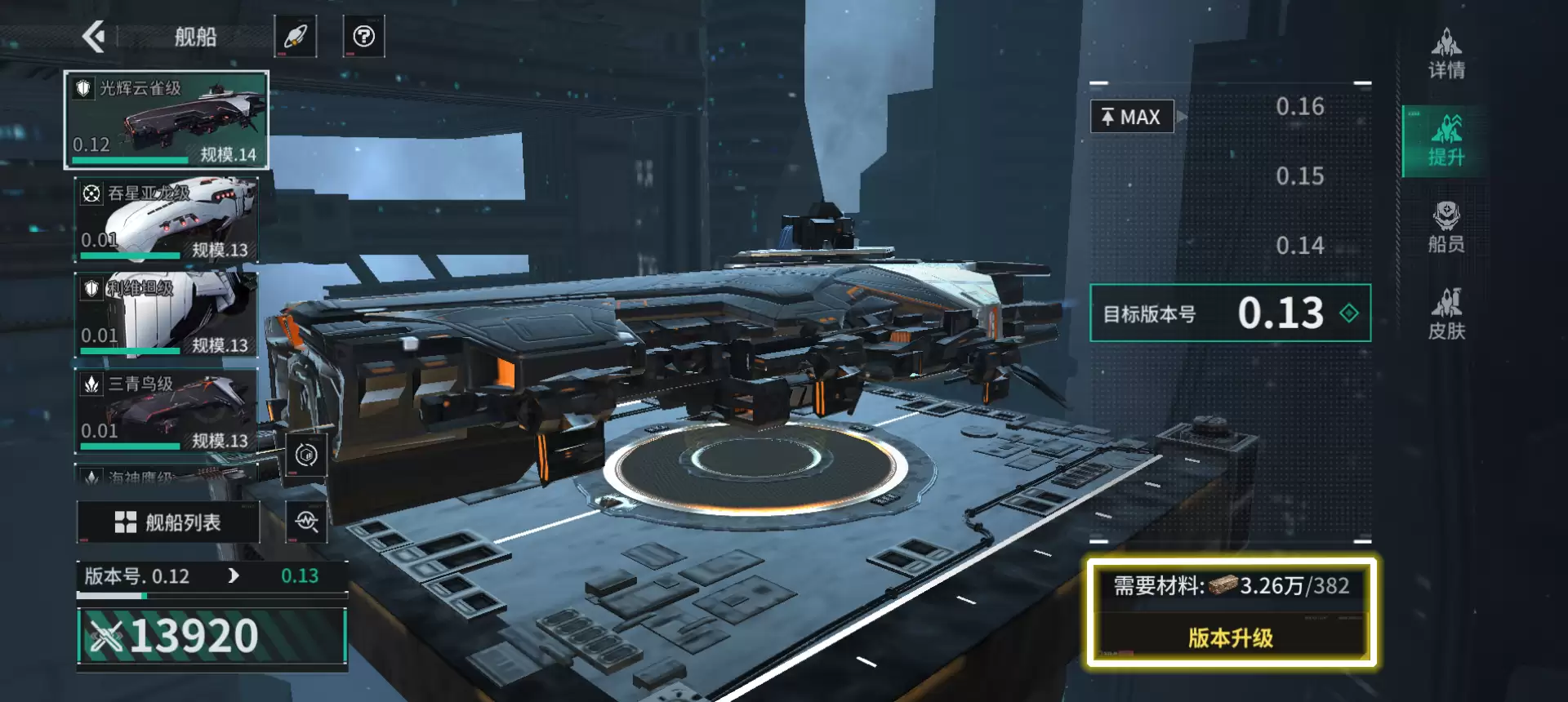The image size is (1568, 702).
Task: Choose the 利维坦级 ship card
Action: (x=167, y=315)
